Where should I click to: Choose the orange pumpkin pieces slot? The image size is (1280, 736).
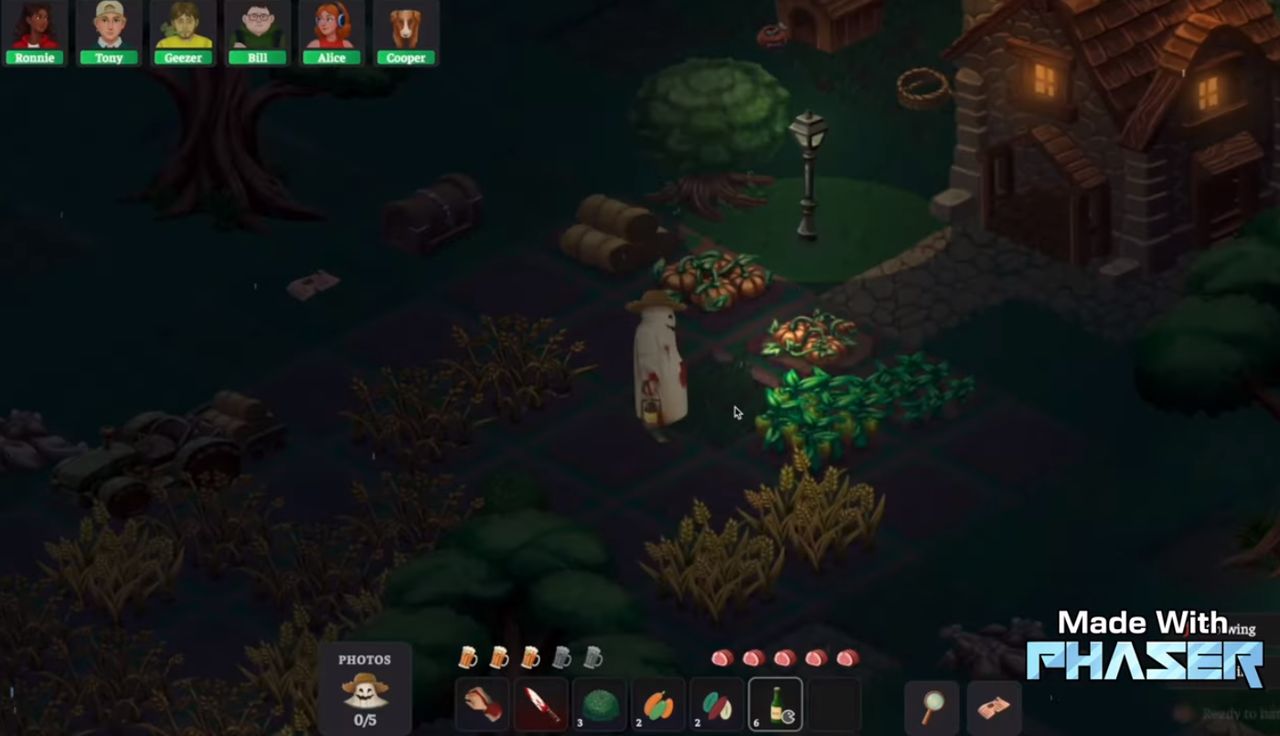tap(658, 705)
